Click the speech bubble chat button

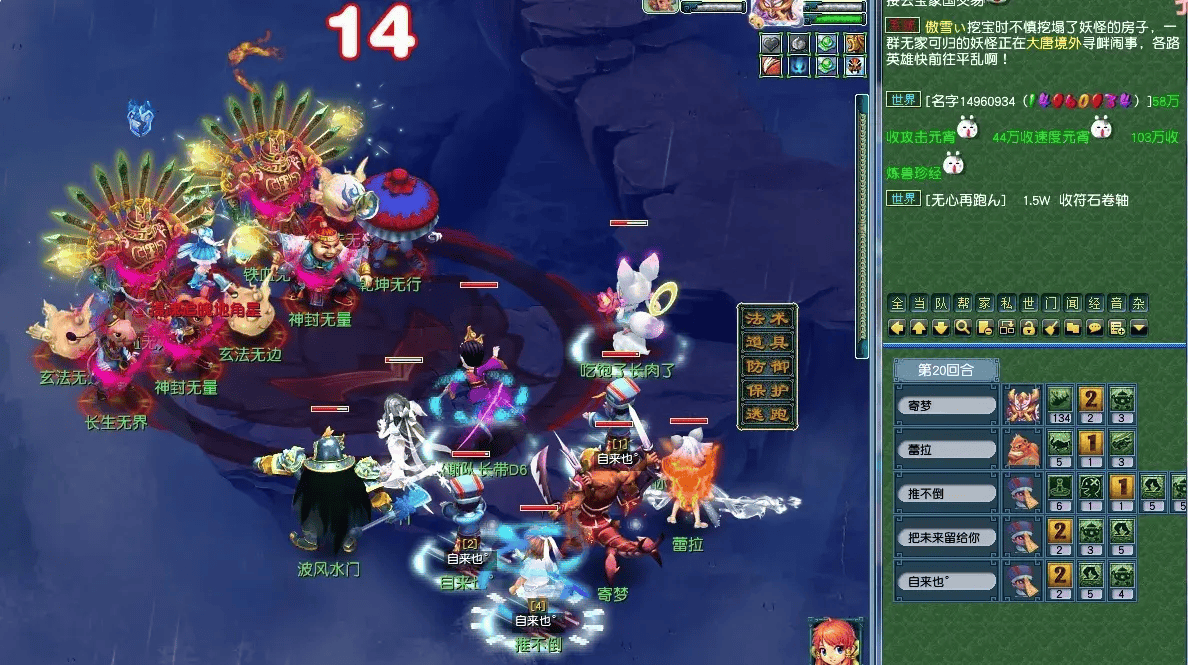[1094, 327]
